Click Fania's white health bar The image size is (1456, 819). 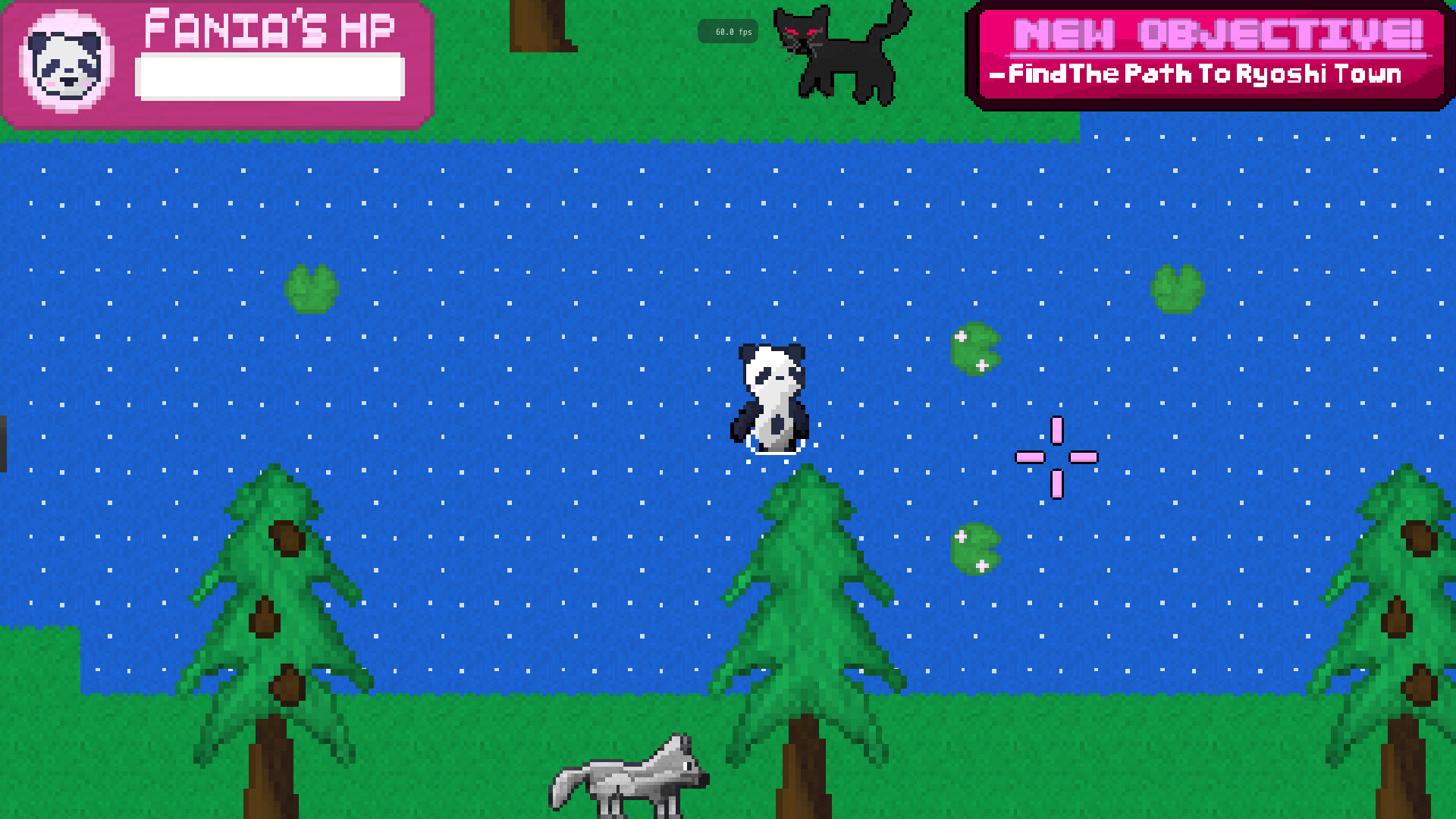pos(270,76)
